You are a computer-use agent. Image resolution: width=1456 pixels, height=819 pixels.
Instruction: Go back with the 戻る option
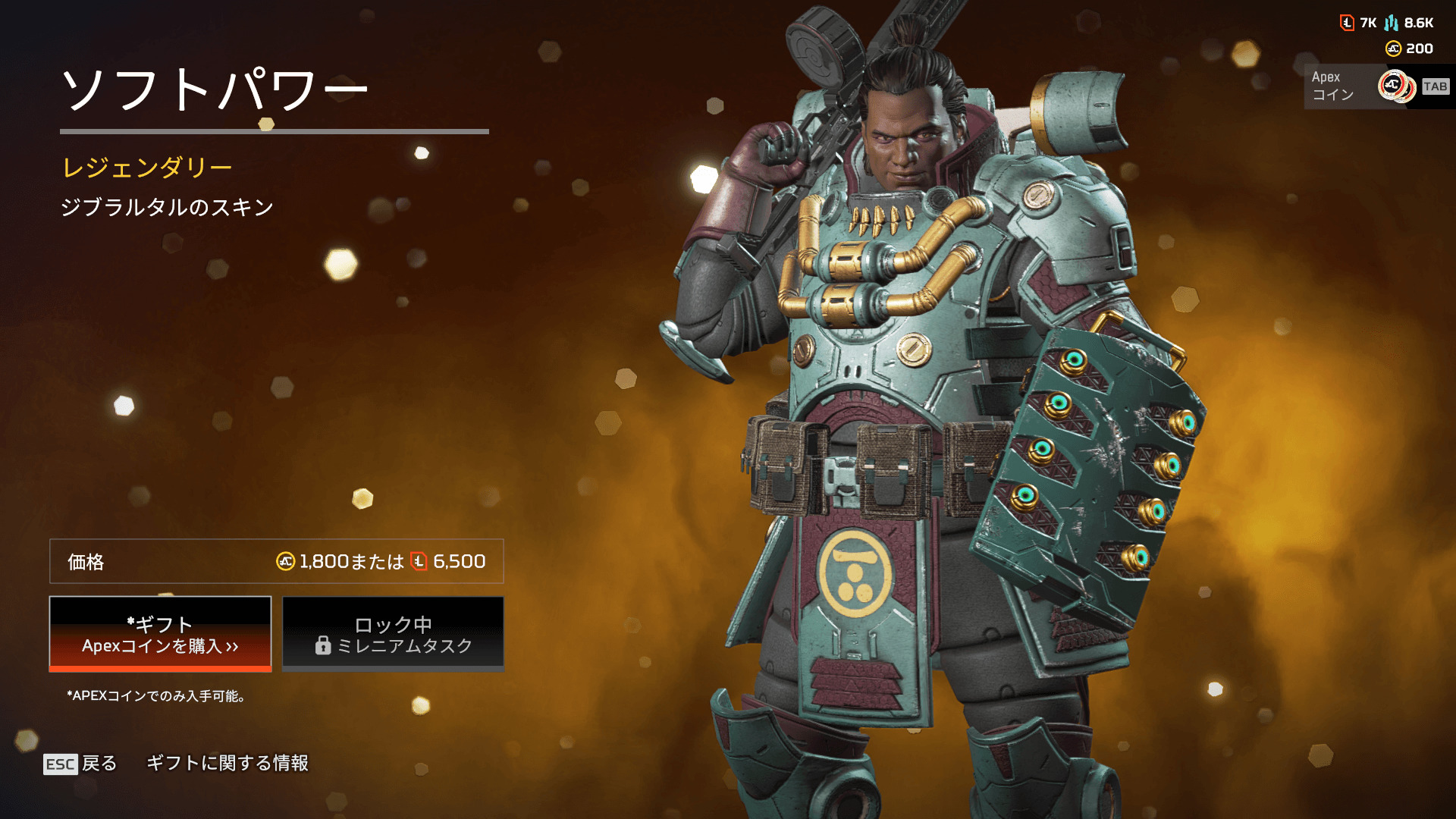coord(81,763)
